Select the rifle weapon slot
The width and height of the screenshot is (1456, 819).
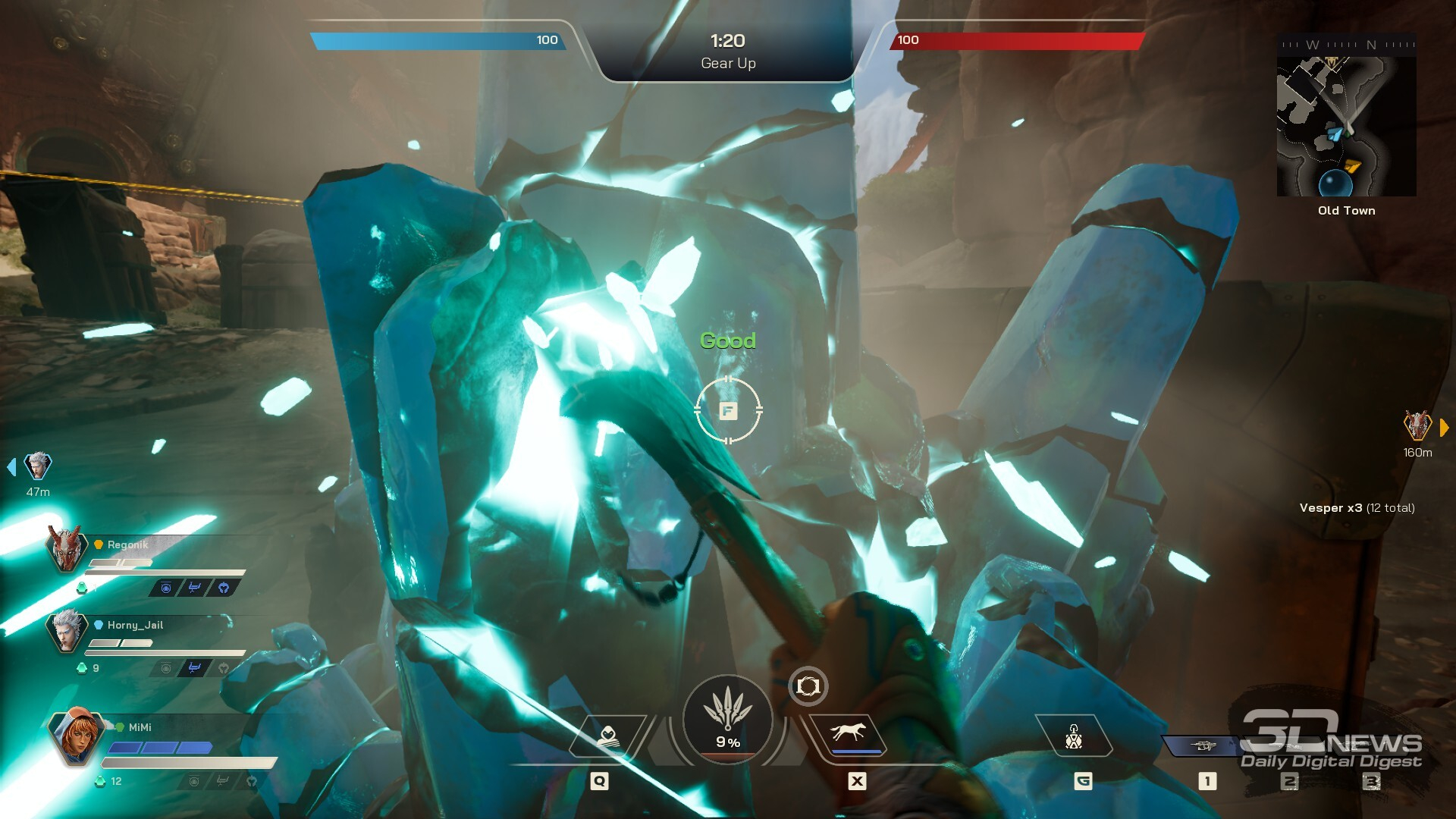[x=1203, y=746]
